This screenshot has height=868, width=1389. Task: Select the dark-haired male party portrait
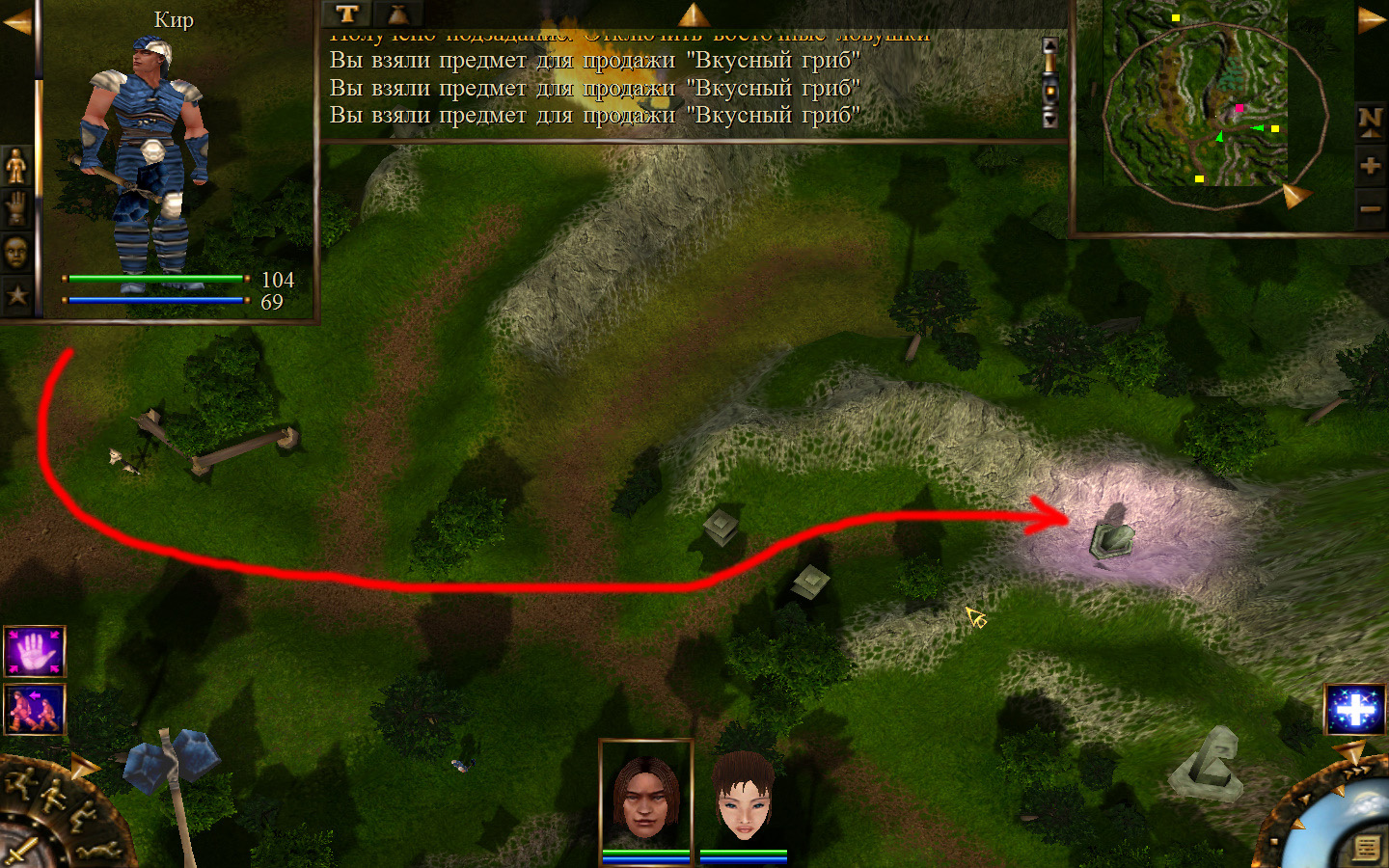click(x=646, y=797)
